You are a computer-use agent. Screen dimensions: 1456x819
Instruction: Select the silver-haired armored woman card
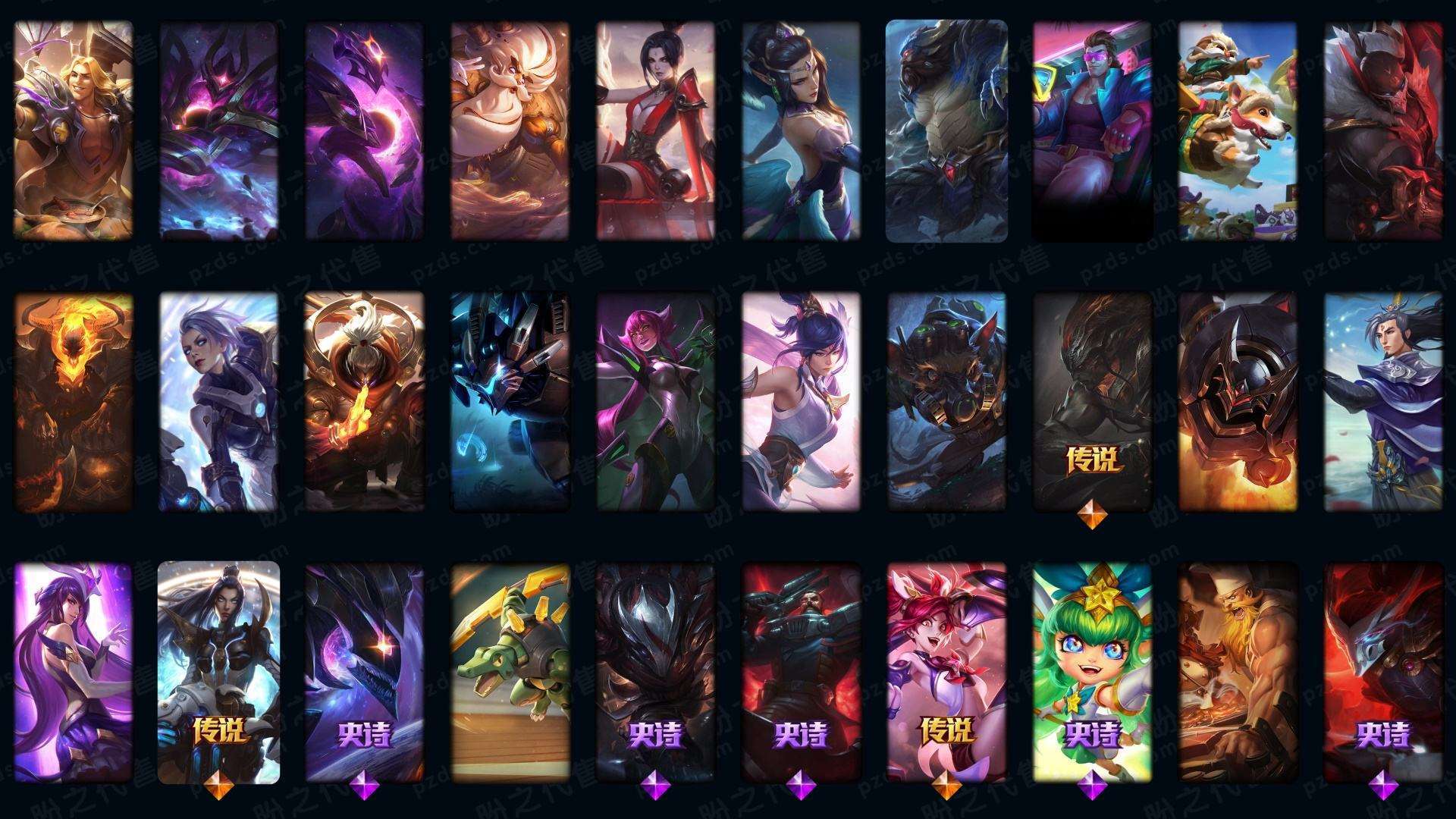tap(218, 402)
